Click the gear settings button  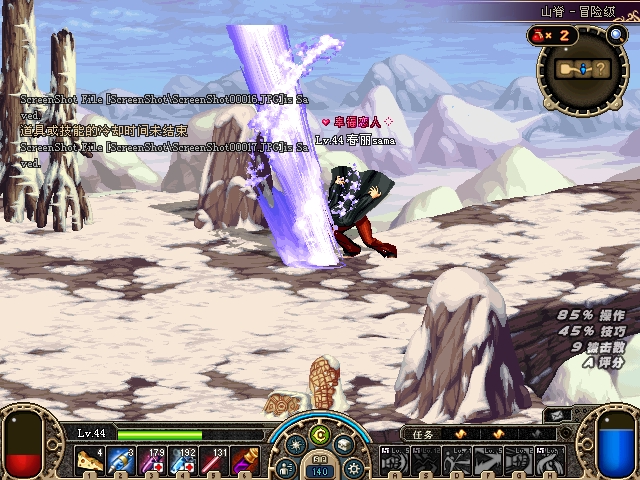click(352, 467)
